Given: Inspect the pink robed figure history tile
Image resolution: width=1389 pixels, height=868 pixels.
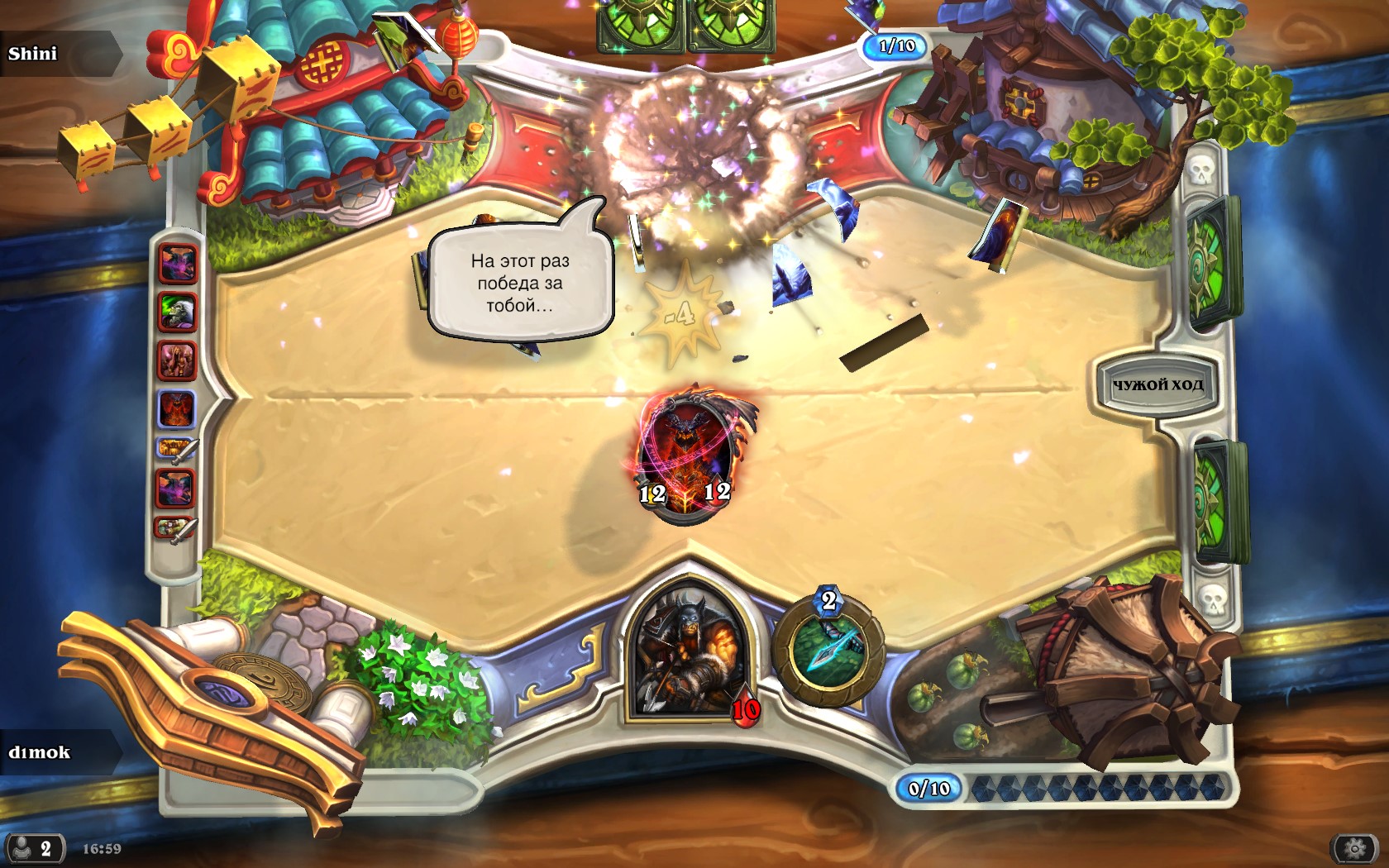Looking at the screenshot, I should coord(177,360).
